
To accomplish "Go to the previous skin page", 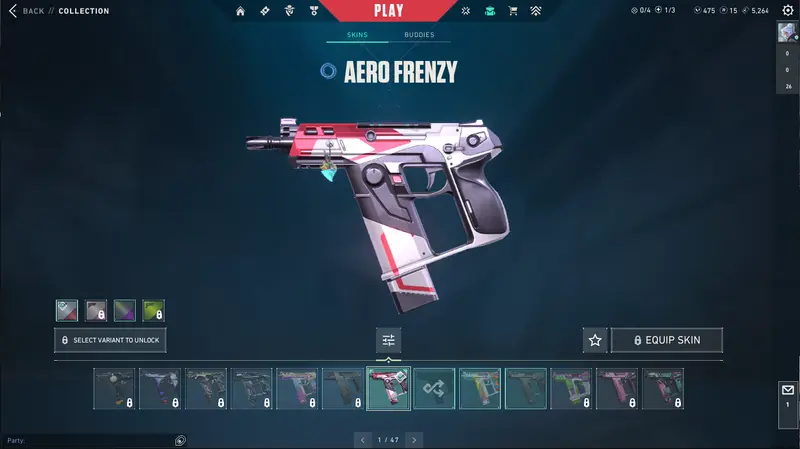I will pyautogui.click(x=361, y=439).
